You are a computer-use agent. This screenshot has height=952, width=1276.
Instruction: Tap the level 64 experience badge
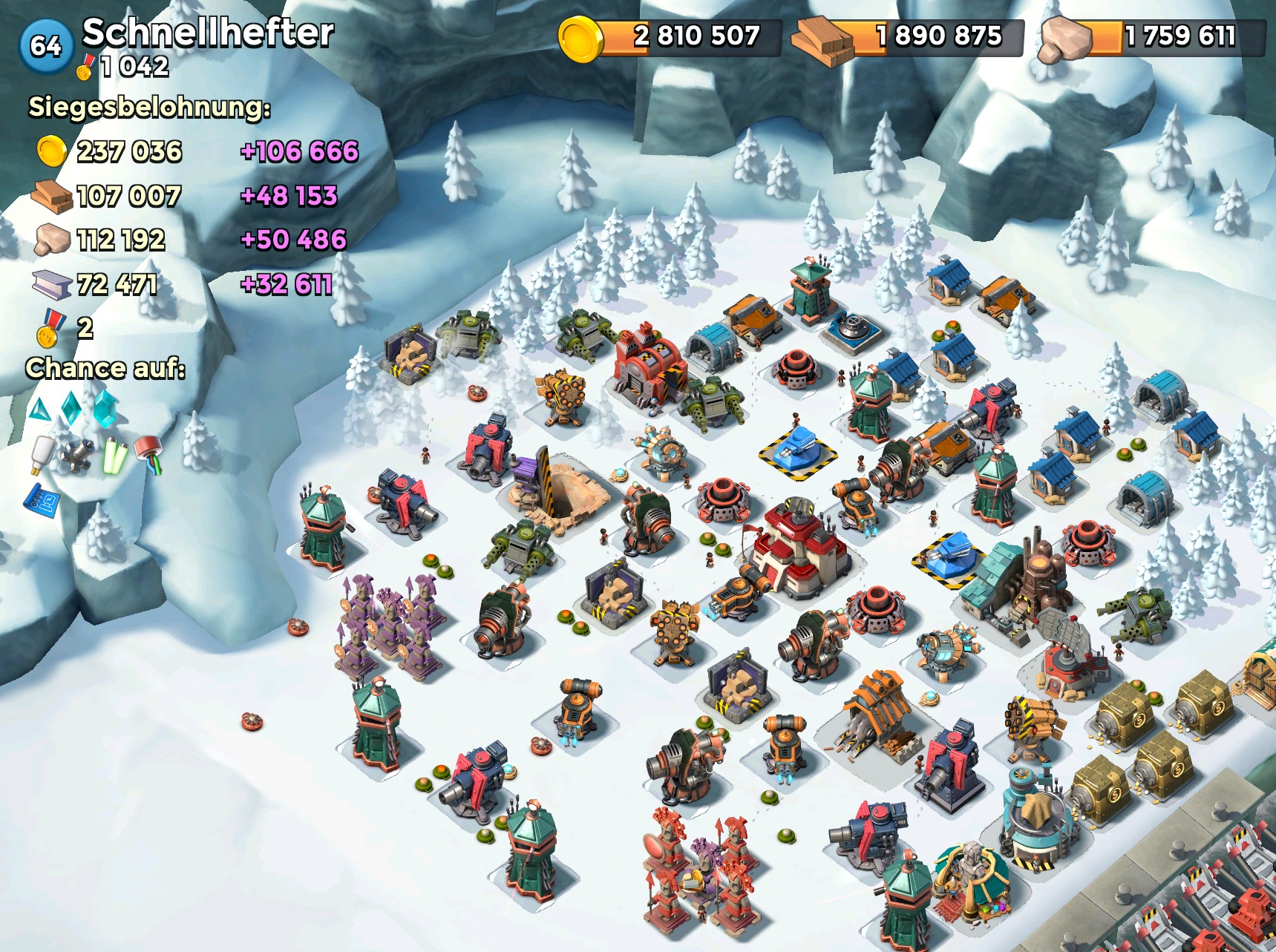pyautogui.click(x=45, y=46)
